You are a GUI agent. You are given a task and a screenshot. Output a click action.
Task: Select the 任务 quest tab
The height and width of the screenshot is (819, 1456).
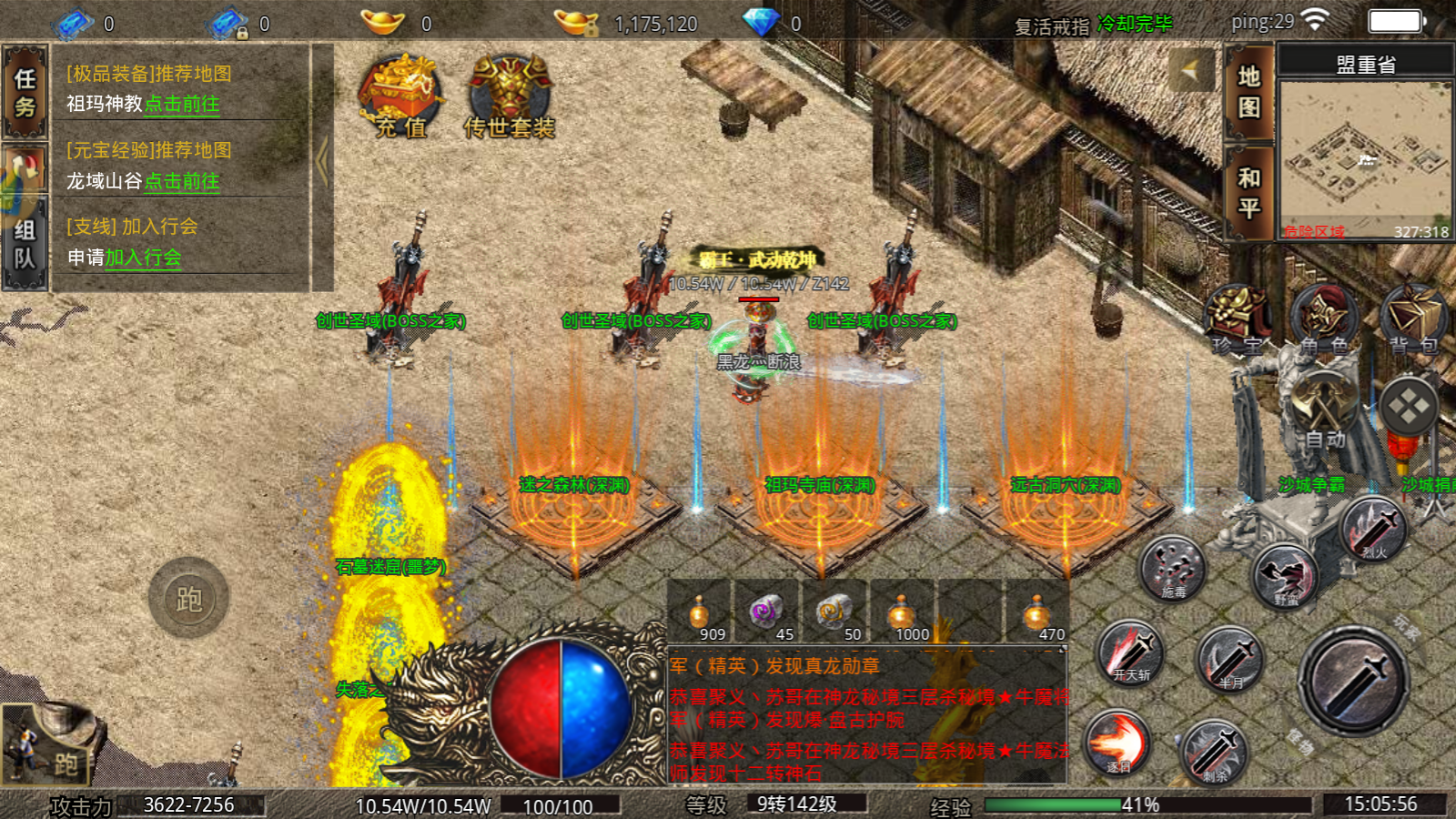click(x=25, y=93)
